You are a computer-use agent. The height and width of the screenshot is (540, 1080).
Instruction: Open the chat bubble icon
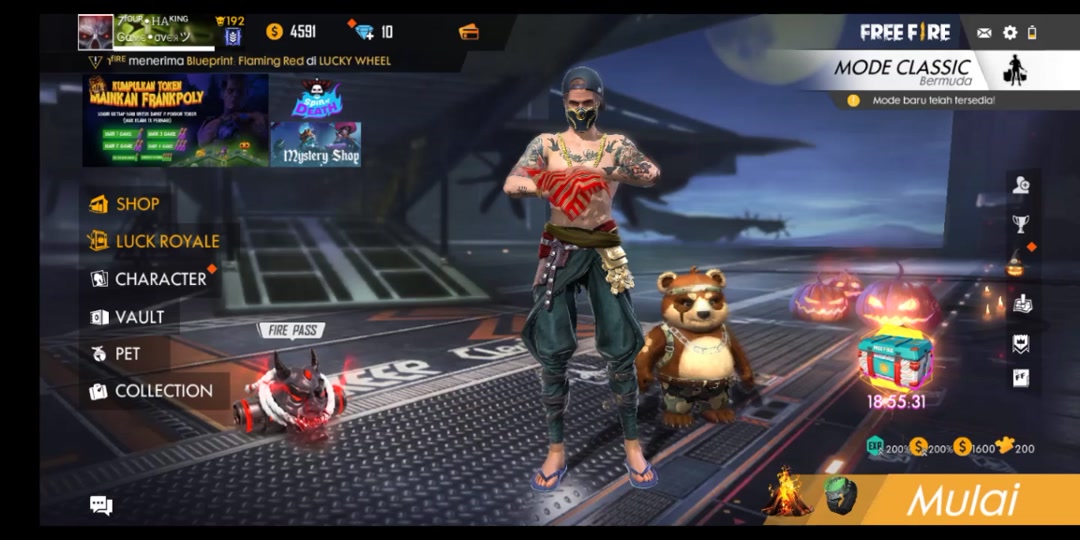tap(101, 505)
